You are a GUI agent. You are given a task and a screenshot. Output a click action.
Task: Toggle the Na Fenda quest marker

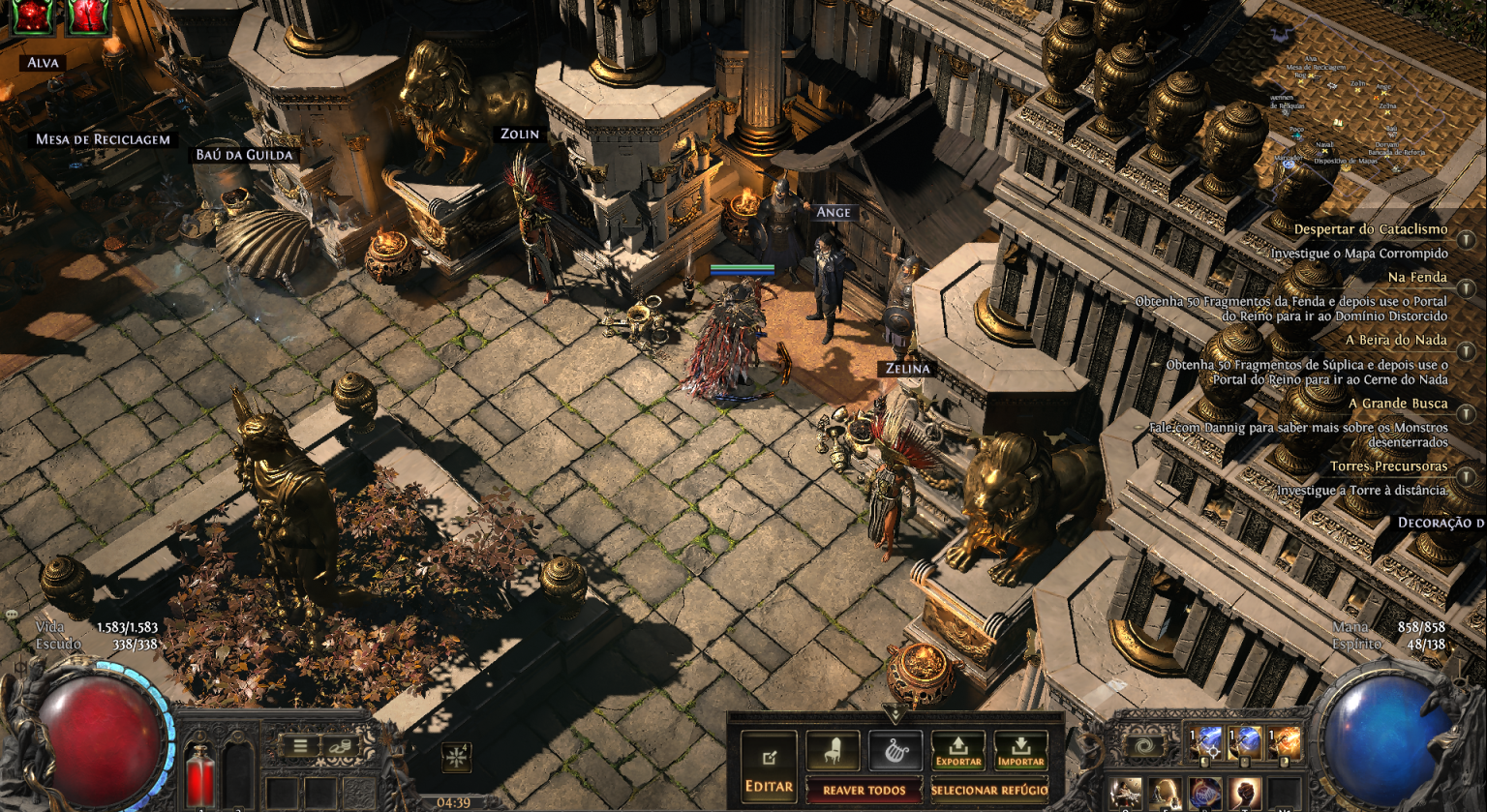[x=1467, y=286]
